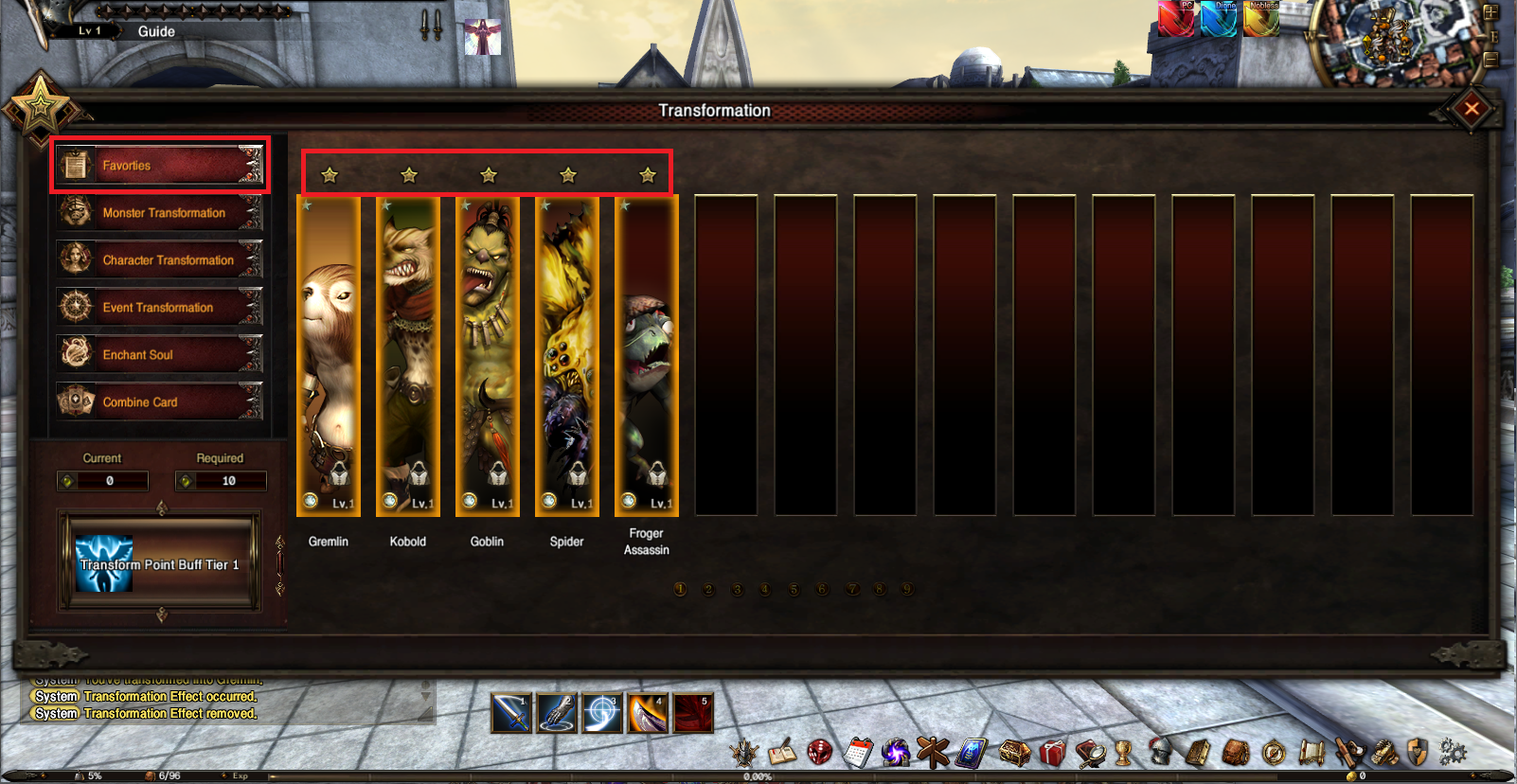
Task: Activate the sword skill in hotbar slot 1
Action: 511,713
